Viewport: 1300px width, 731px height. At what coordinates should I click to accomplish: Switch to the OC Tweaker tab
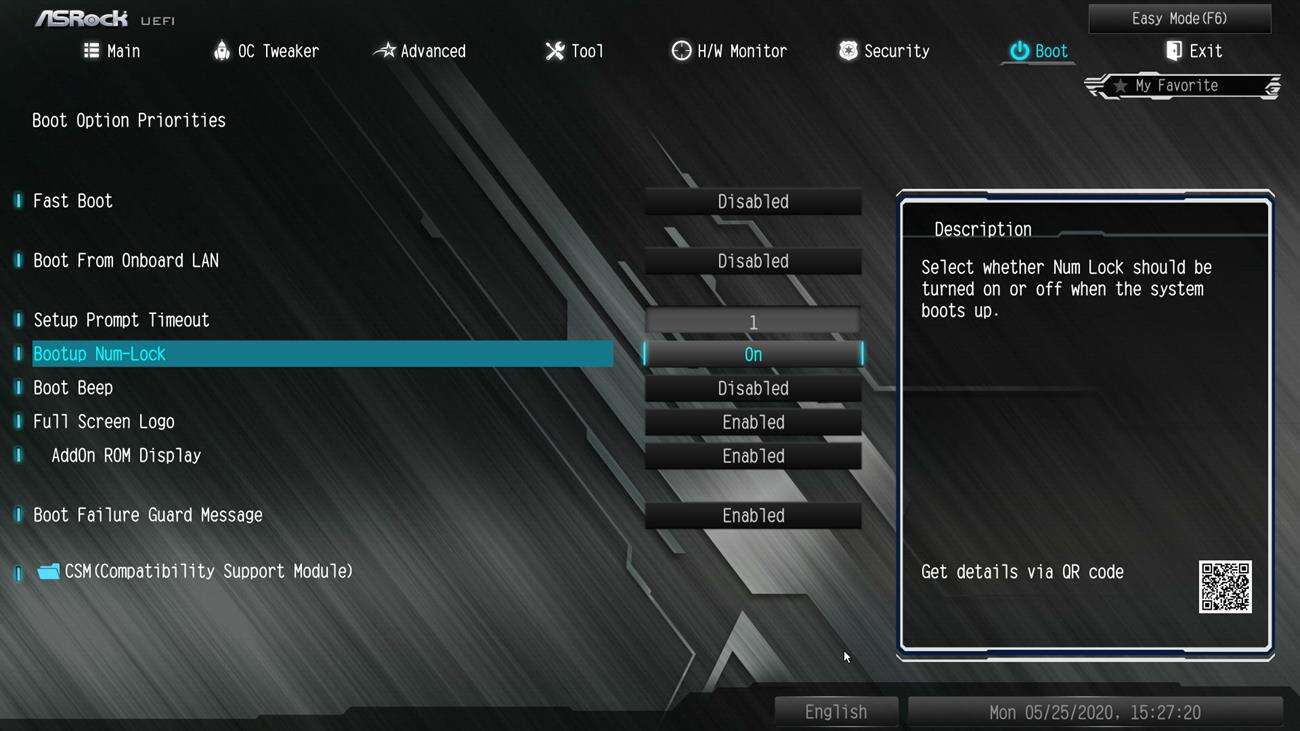pyautogui.click(x=266, y=50)
